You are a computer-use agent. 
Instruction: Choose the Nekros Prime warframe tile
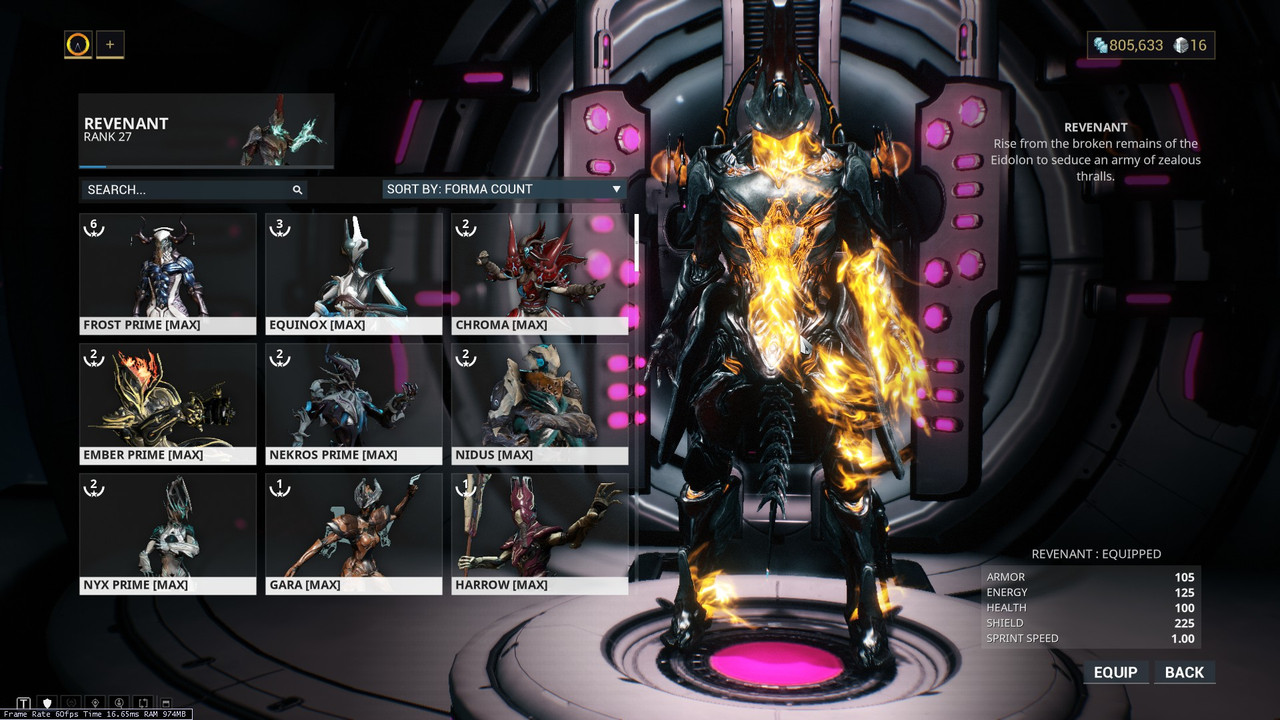353,403
